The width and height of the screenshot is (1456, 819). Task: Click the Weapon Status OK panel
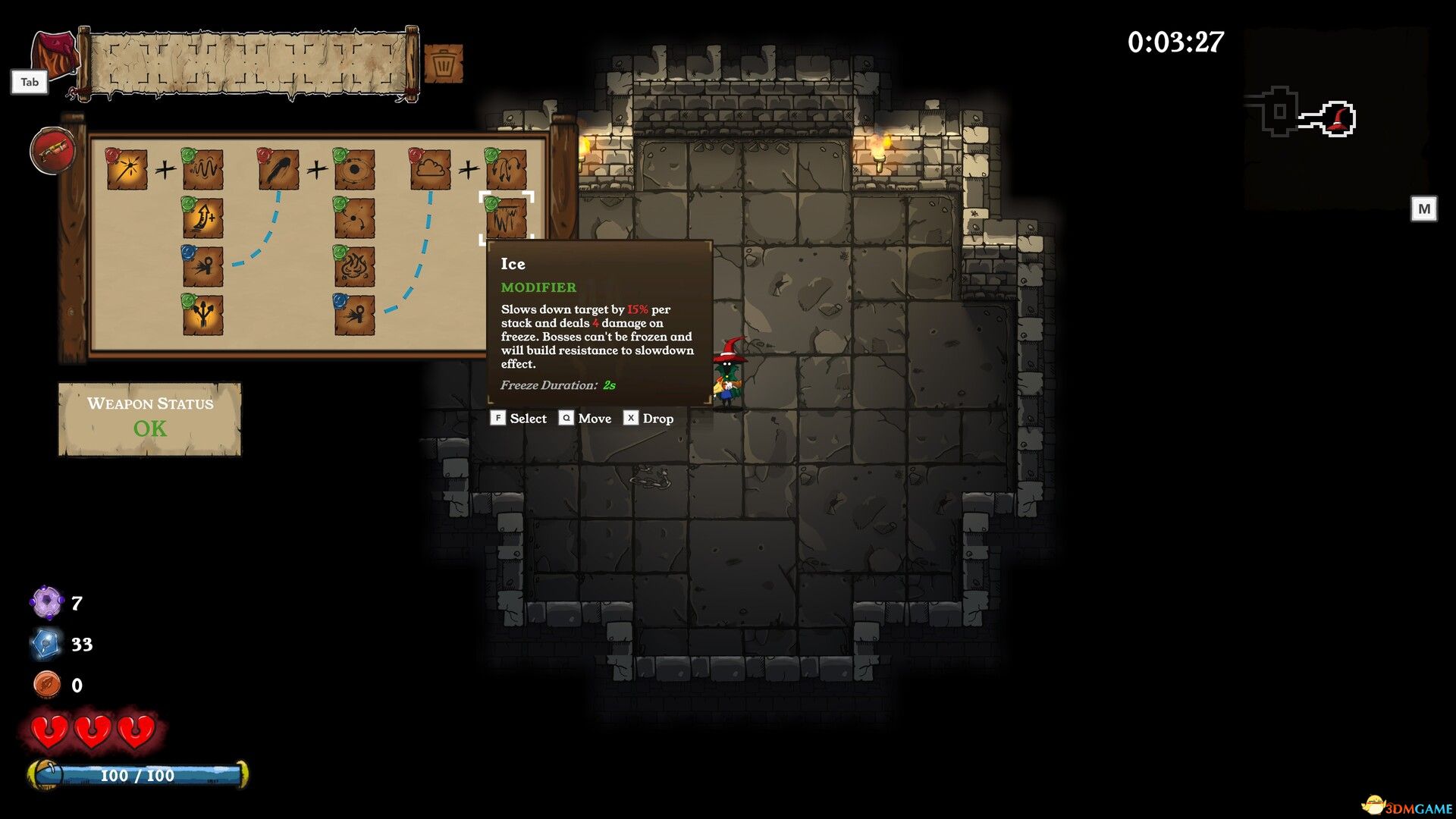[x=149, y=418]
